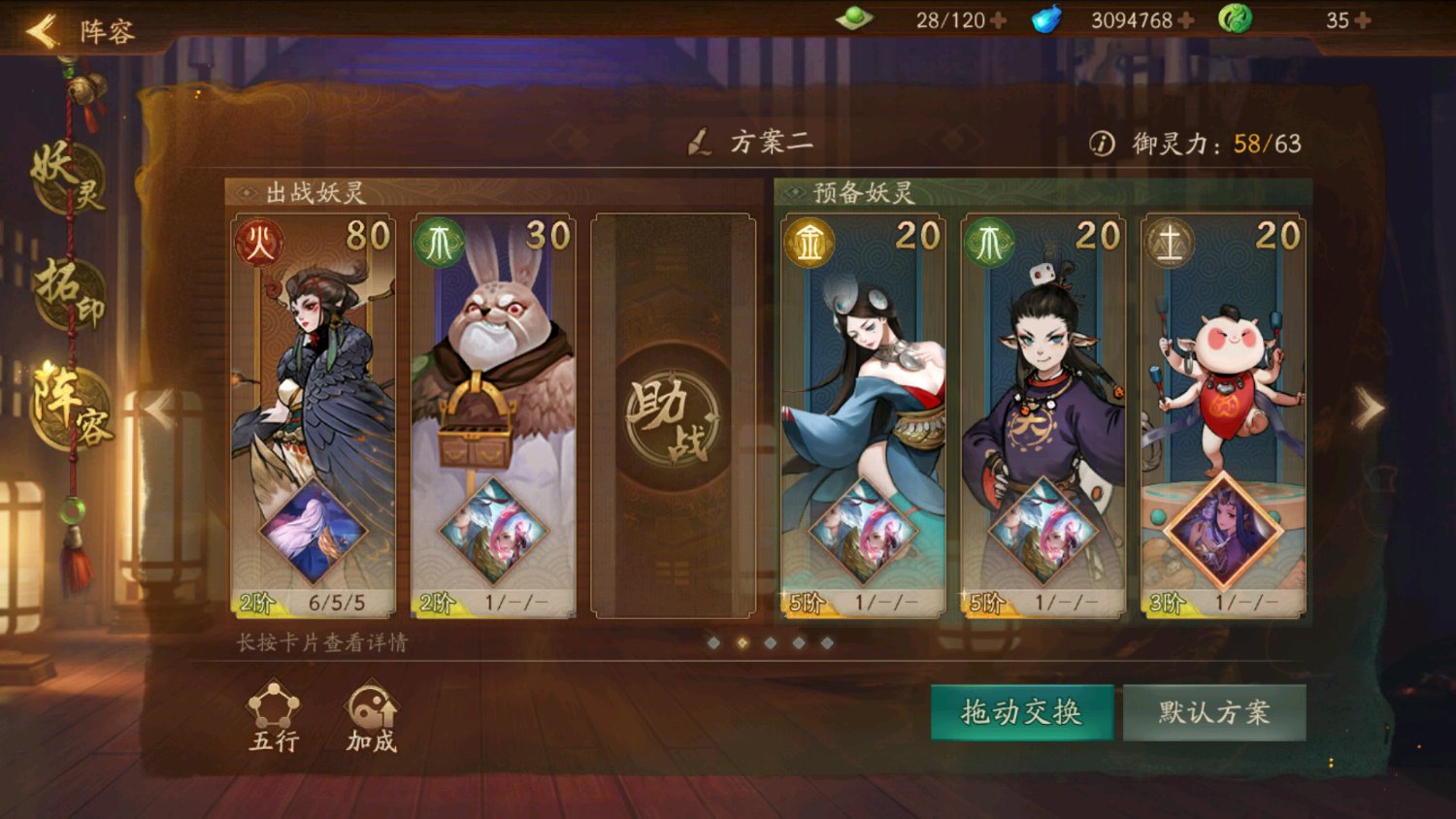Add stamina with the plus beside 28/120
1456x819 pixels.
coord(998,20)
